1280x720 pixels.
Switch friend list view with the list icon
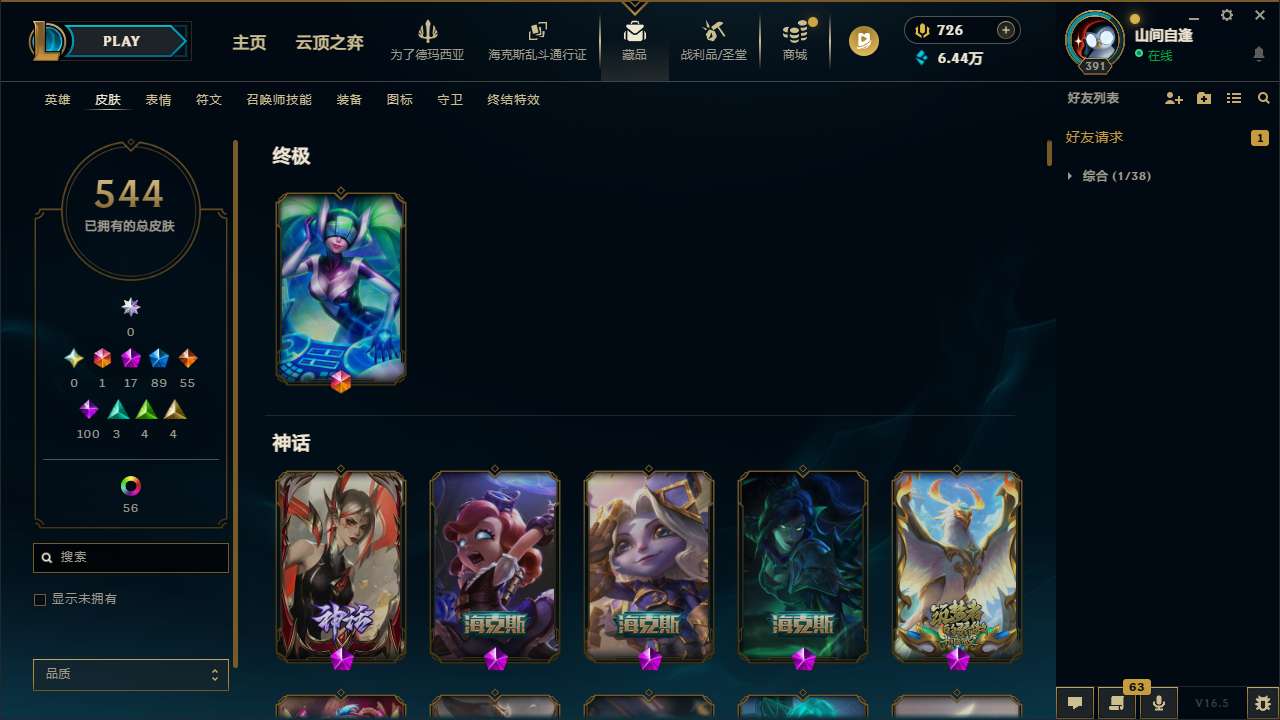click(1233, 98)
